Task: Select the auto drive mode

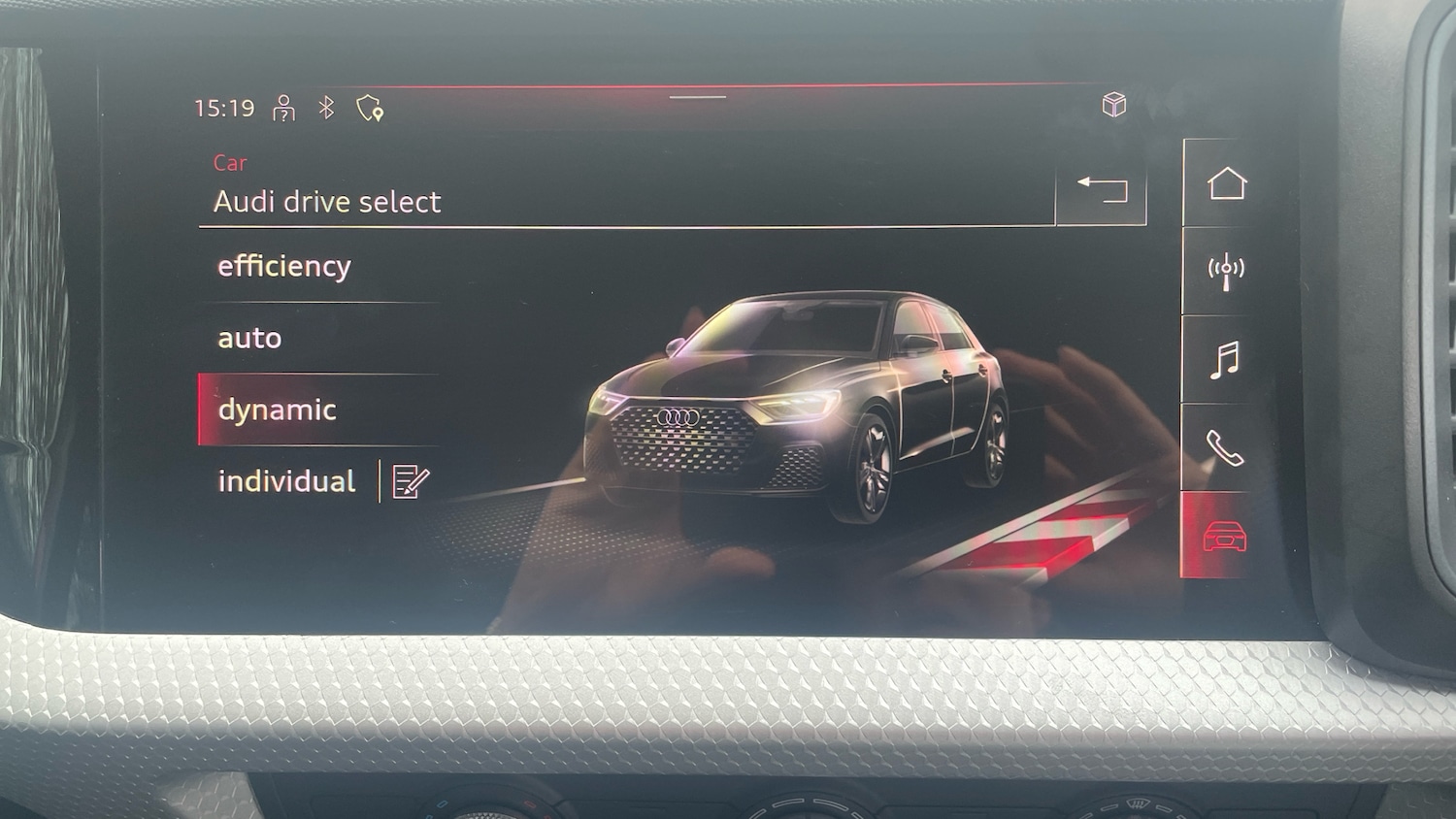Action: pyautogui.click(x=250, y=338)
